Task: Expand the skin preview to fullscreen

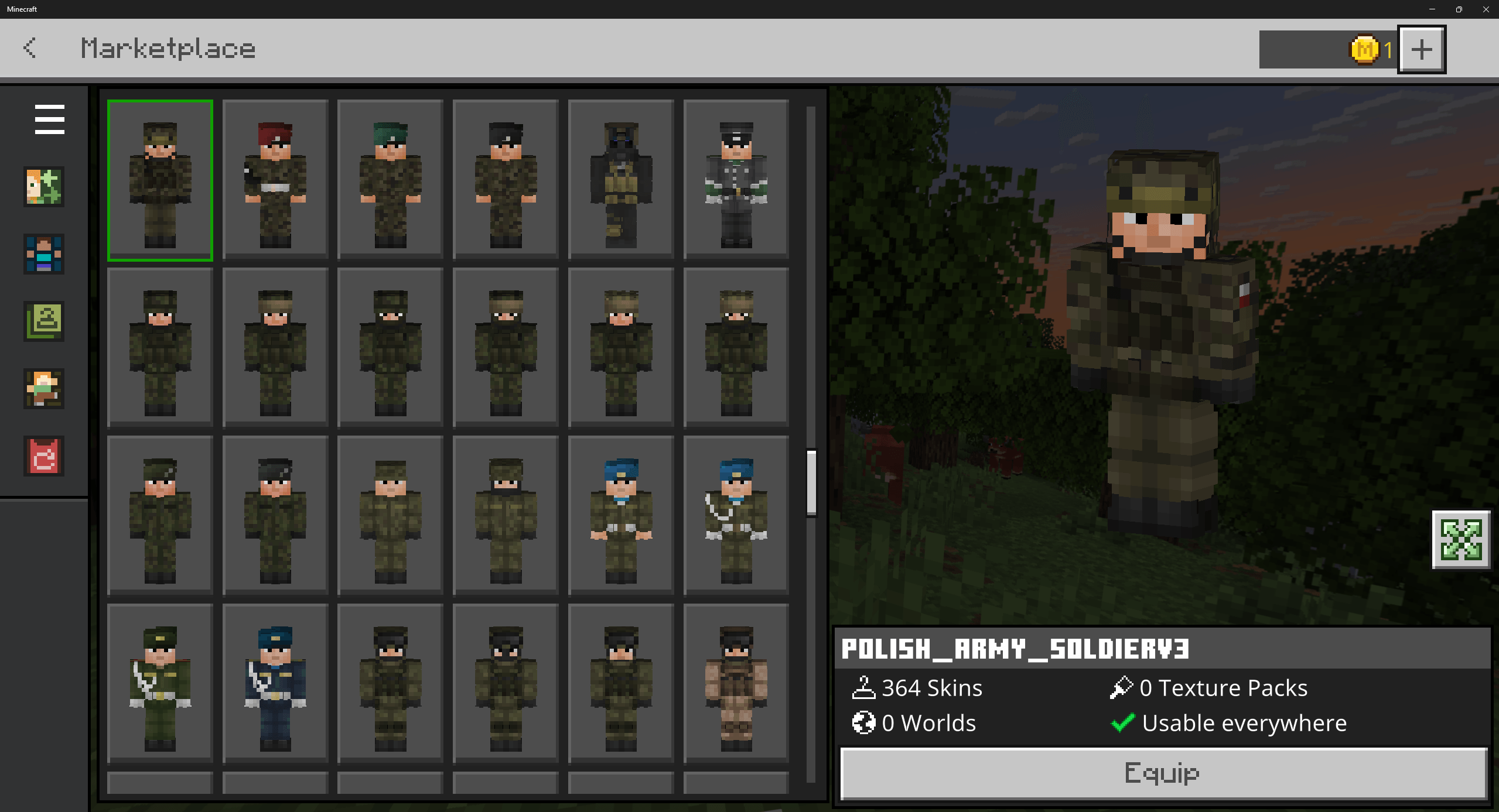Action: [1461, 540]
